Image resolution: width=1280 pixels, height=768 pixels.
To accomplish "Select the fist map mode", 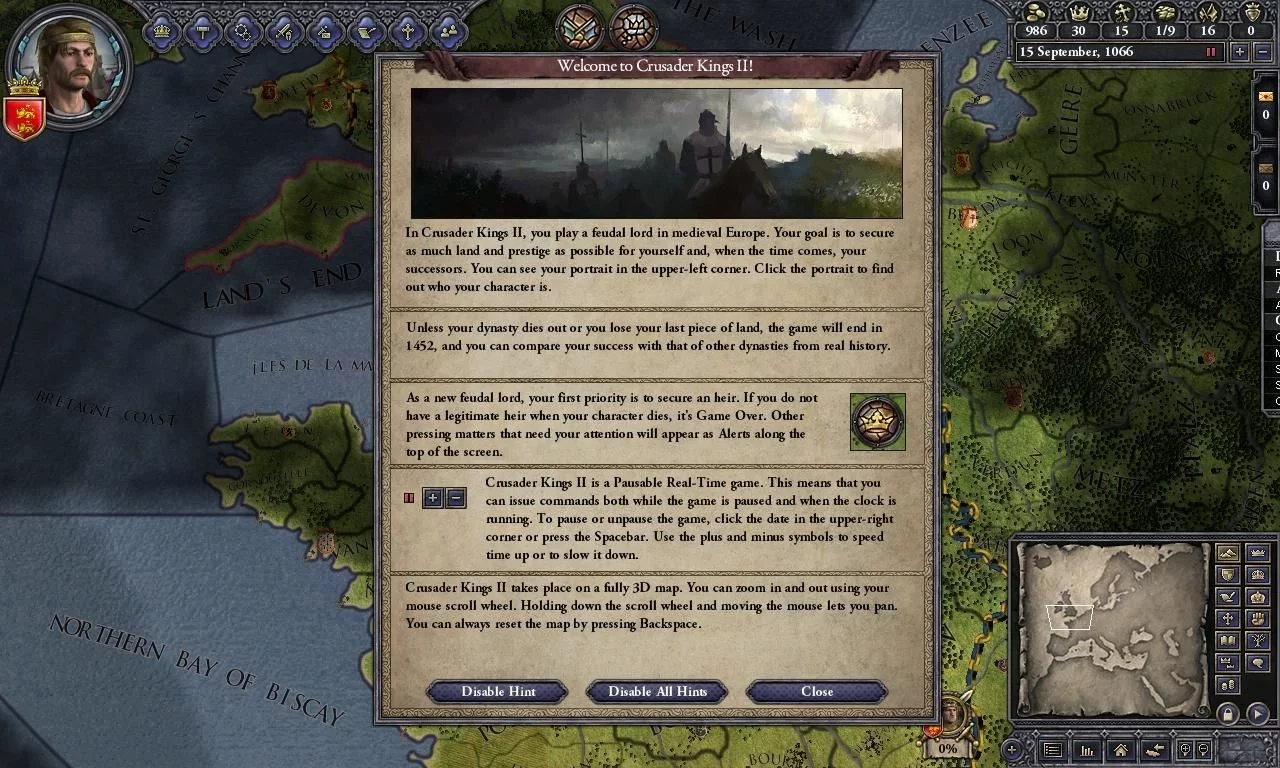I will coord(1257,619).
